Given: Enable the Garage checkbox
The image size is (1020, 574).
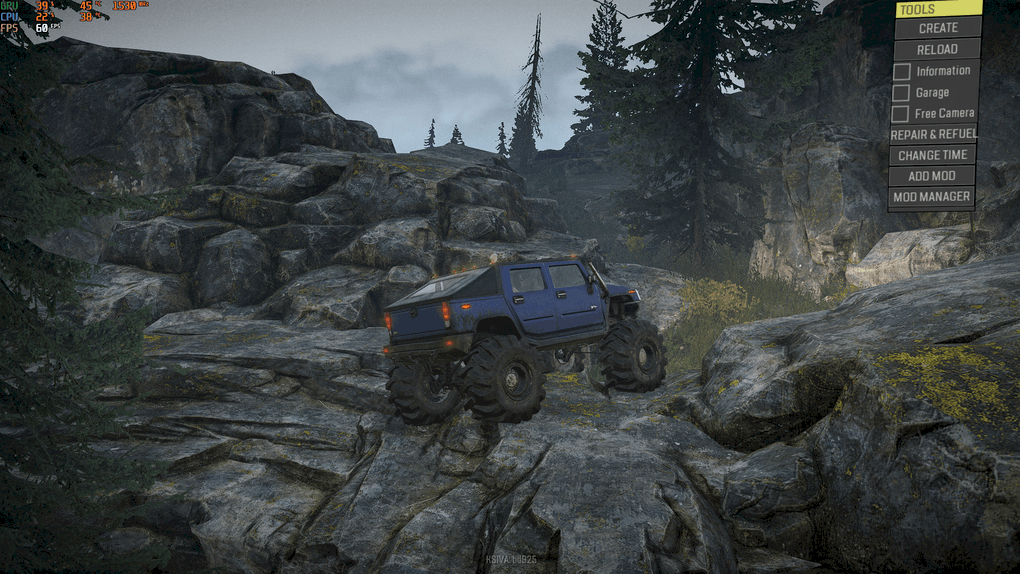Looking at the screenshot, I should [902, 93].
